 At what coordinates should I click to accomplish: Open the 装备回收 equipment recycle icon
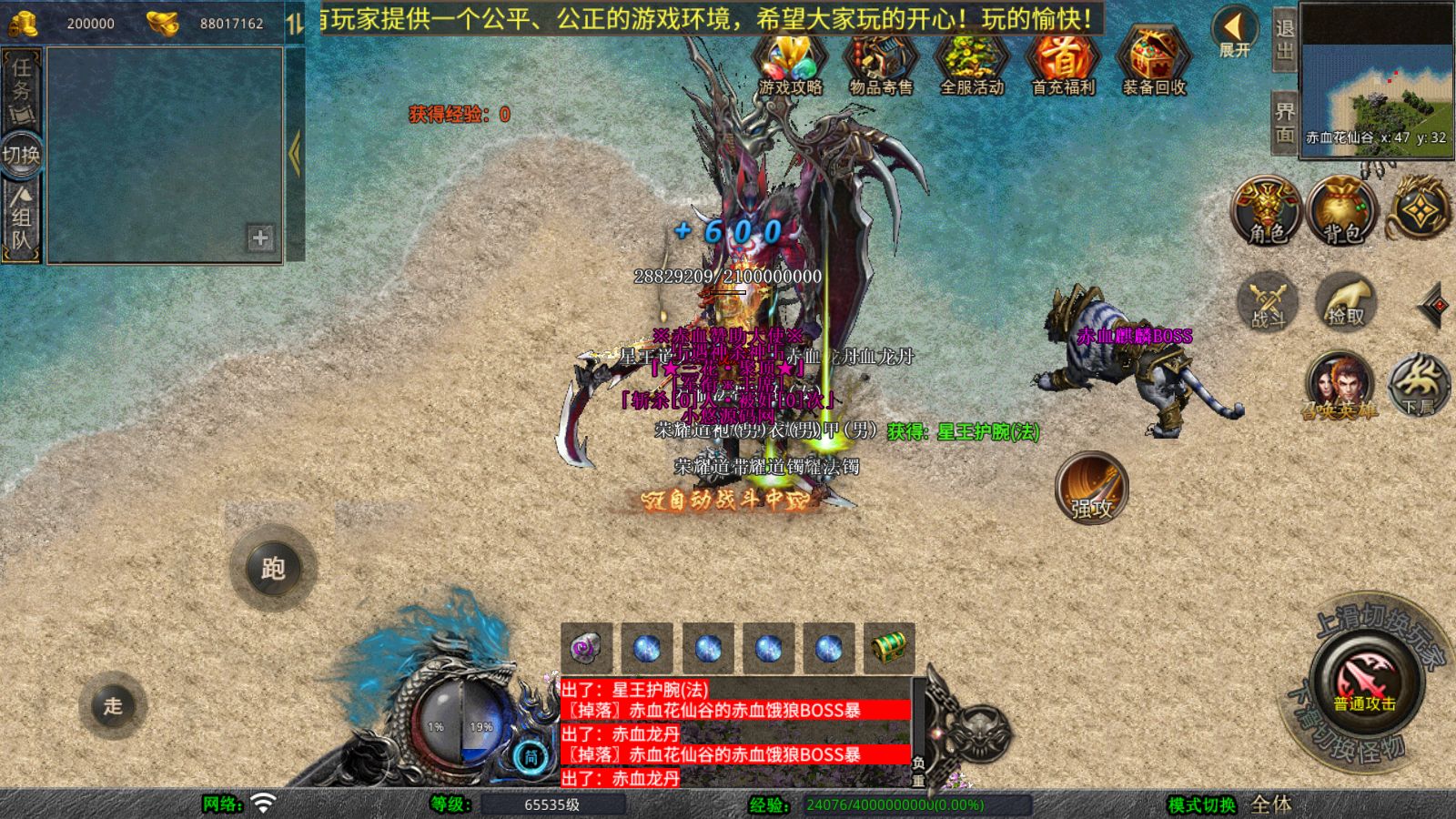(x=1152, y=62)
